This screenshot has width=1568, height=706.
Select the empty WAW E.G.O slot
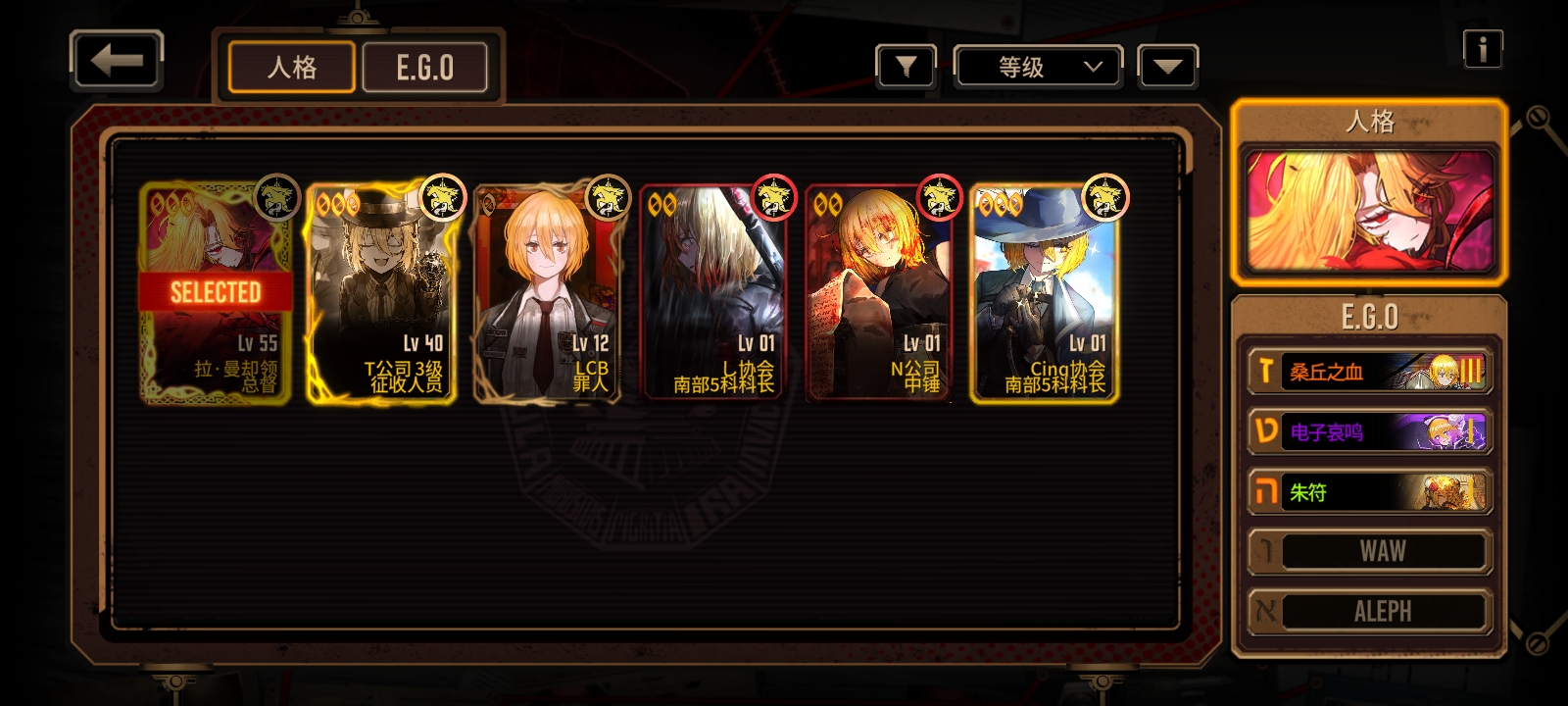[x=1369, y=552]
